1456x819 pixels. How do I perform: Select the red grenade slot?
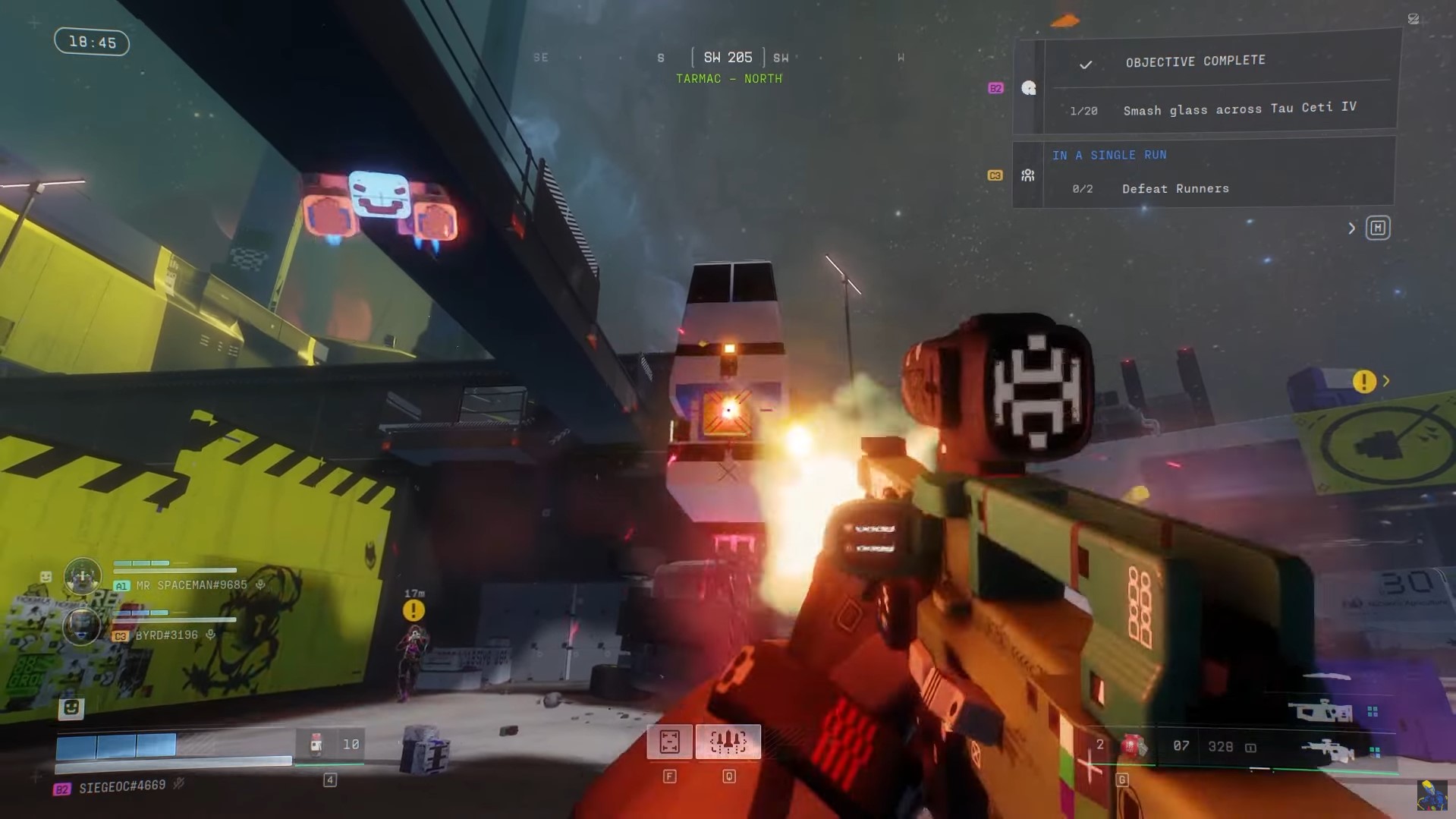click(x=1132, y=746)
